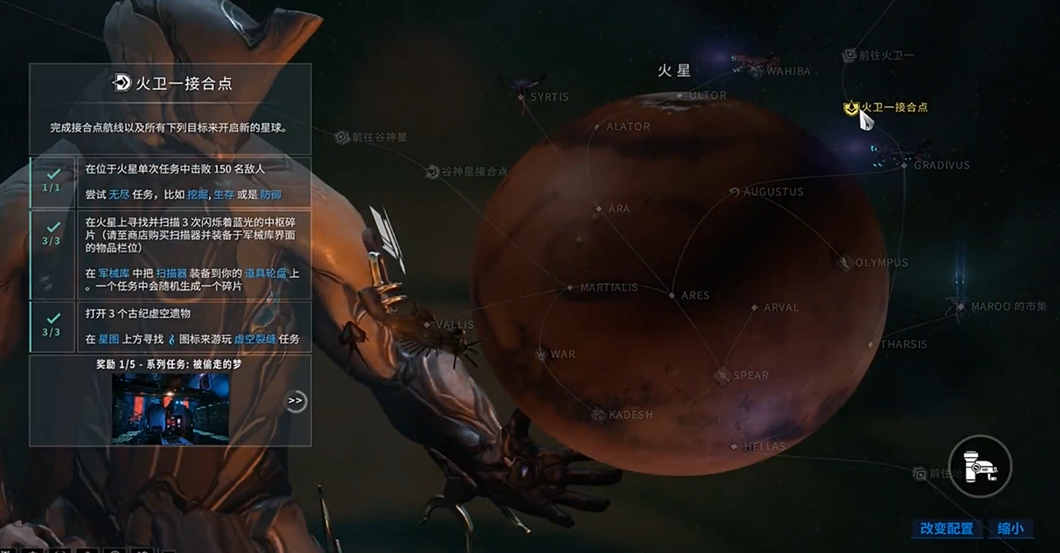
Task: Click the 缩小 zoom-out button
Action: (x=1010, y=528)
